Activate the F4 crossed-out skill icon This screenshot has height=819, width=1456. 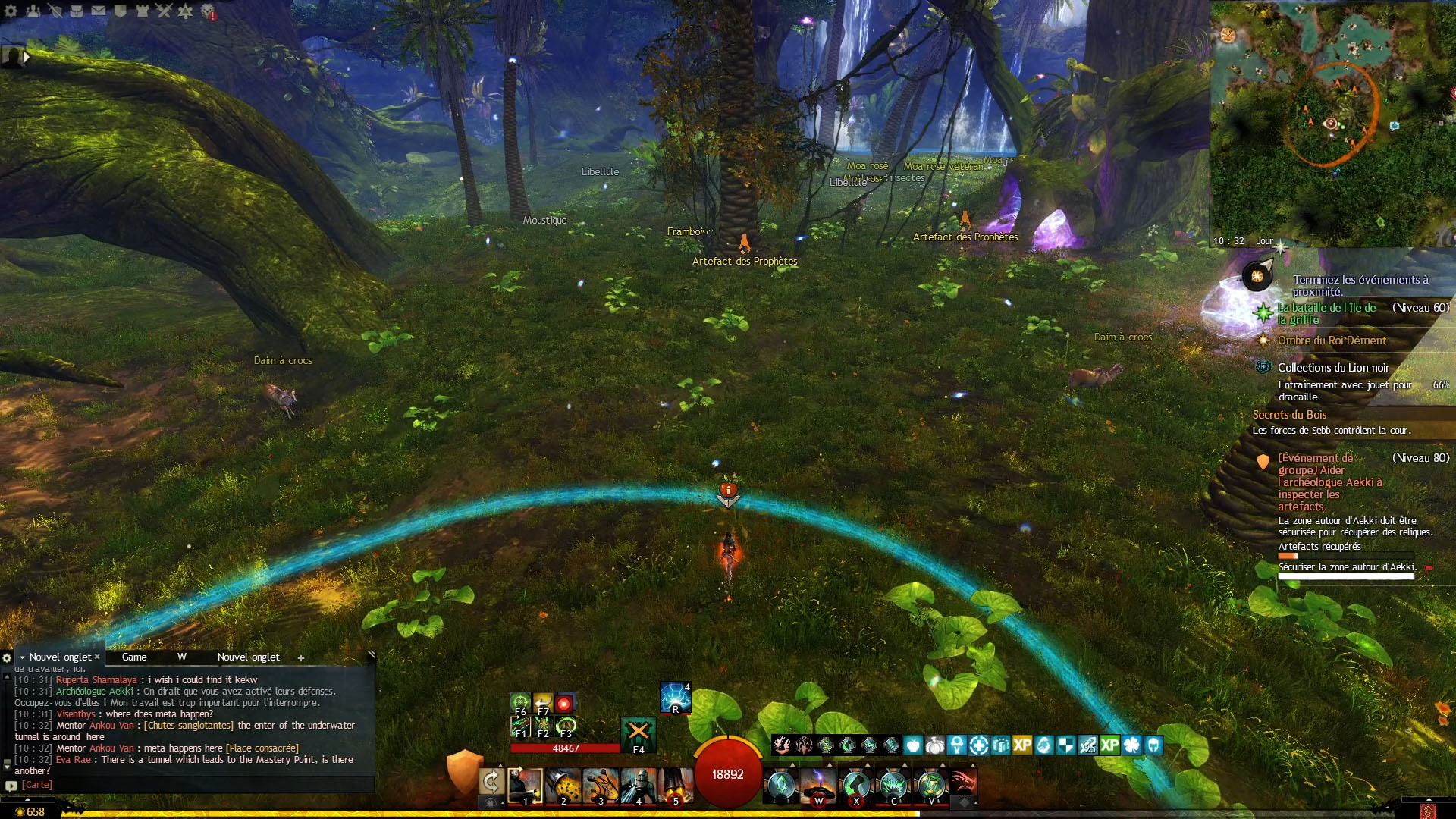click(x=639, y=733)
